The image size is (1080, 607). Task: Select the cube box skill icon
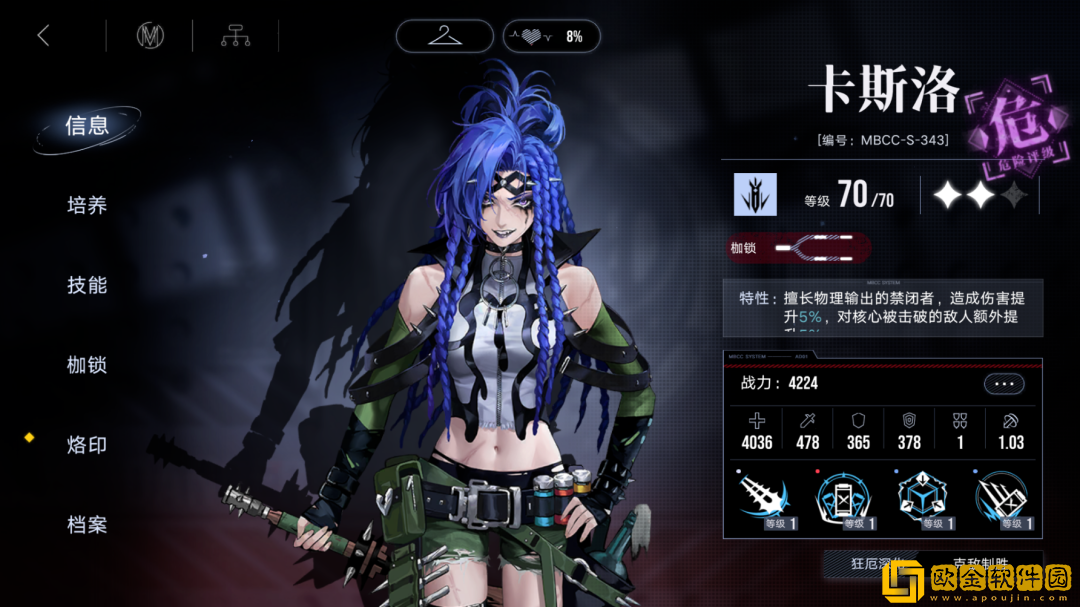pyautogui.click(x=924, y=501)
